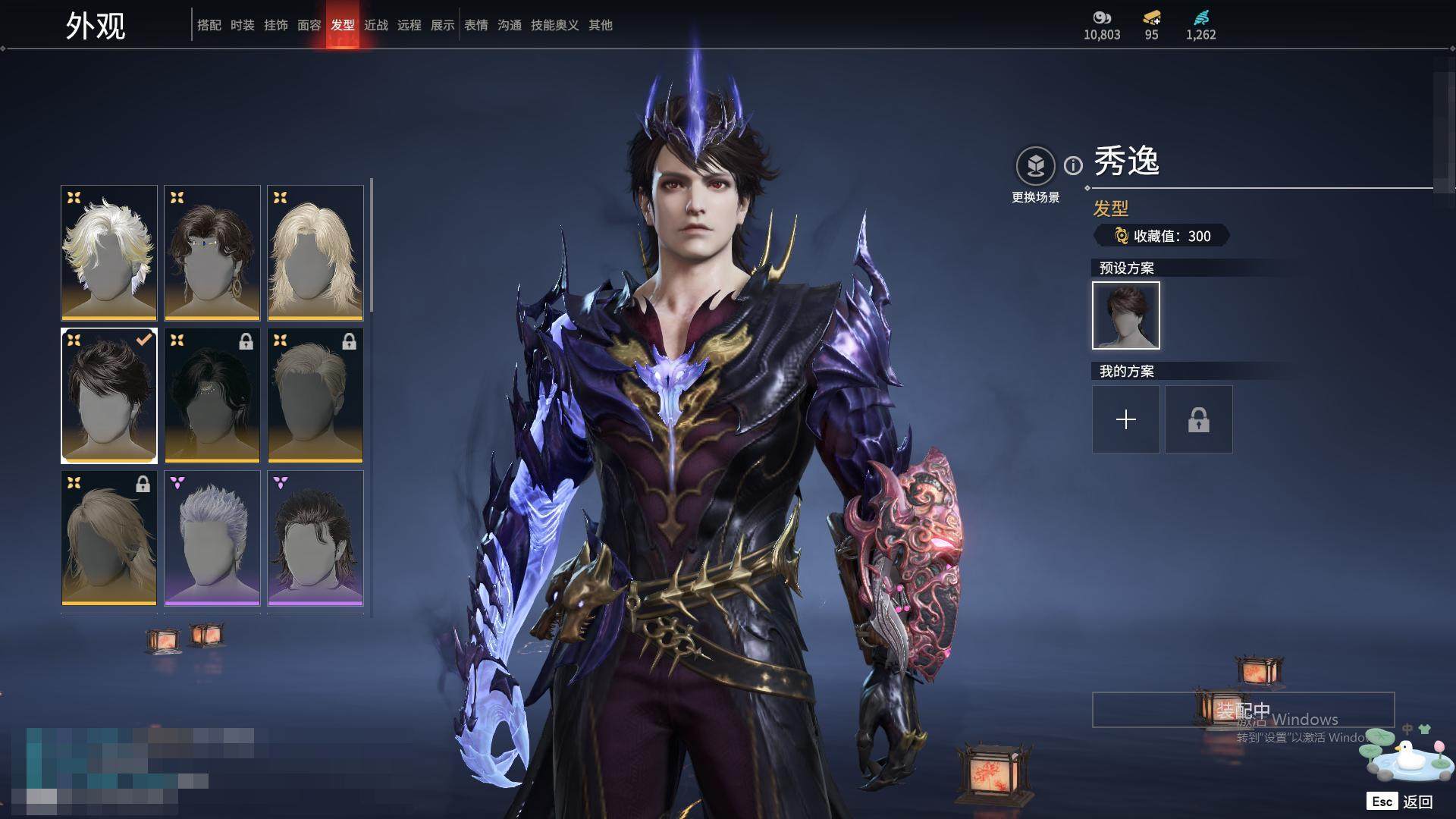Select the 挂饰 tab
This screenshot has height=819, width=1456.
coord(276,25)
